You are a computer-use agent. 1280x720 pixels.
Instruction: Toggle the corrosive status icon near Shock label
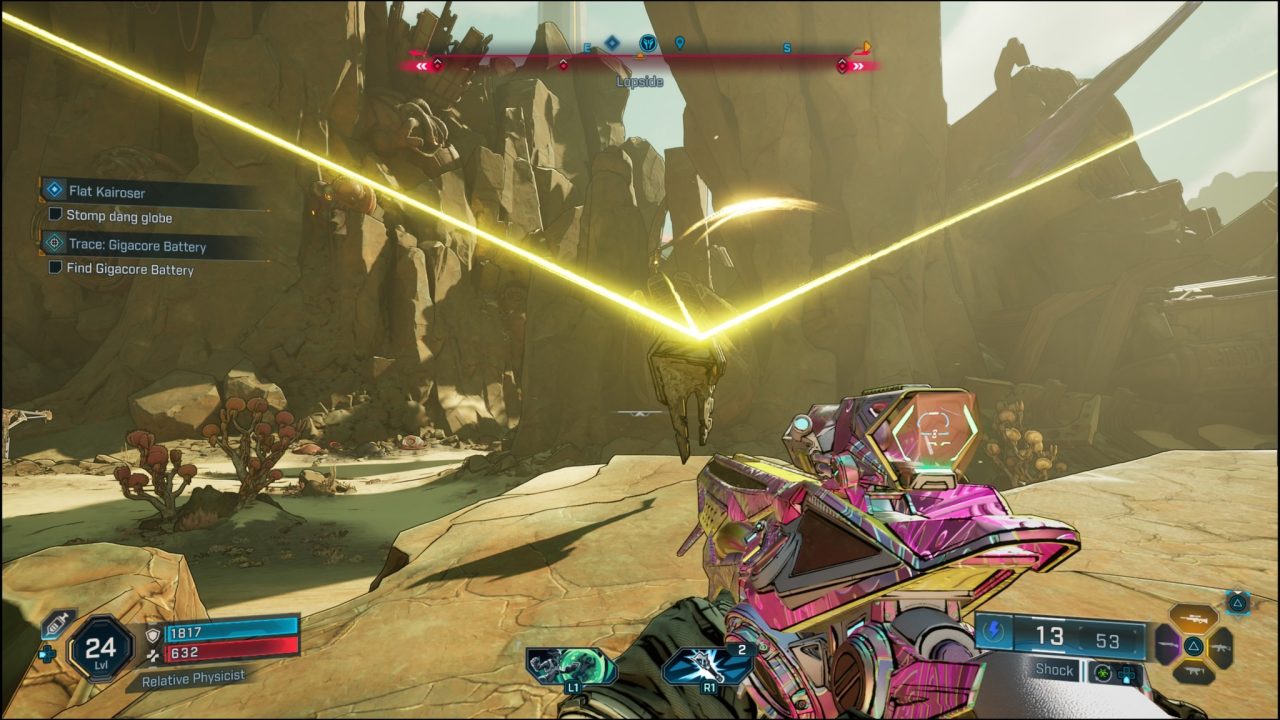click(x=1102, y=673)
